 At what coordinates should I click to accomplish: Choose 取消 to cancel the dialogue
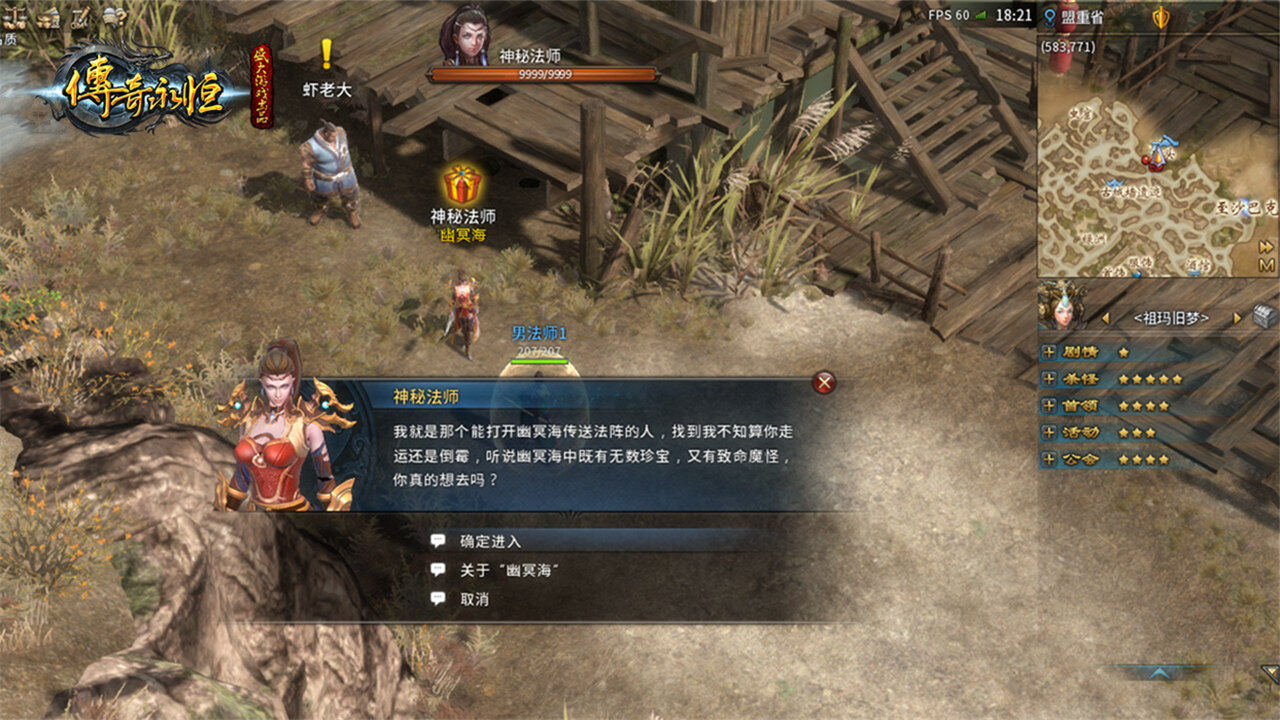tap(474, 599)
